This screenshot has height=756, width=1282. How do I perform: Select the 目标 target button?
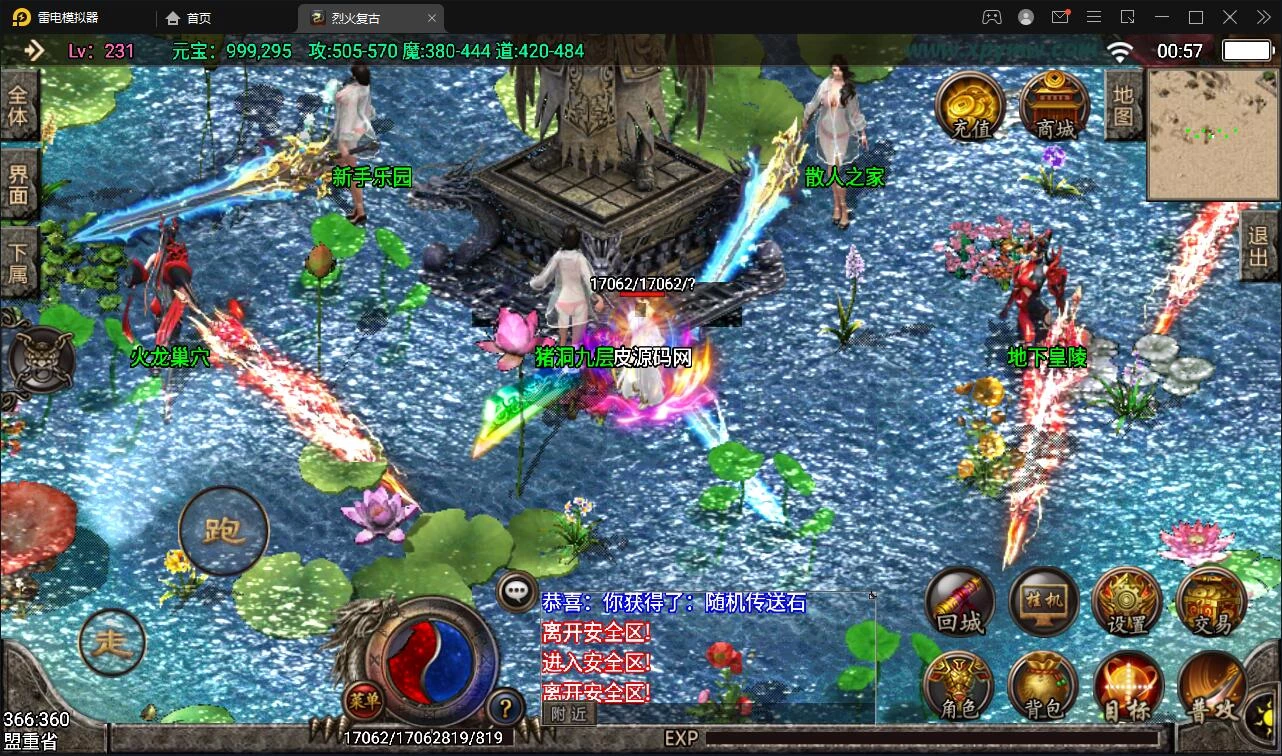pyautogui.click(x=1127, y=686)
